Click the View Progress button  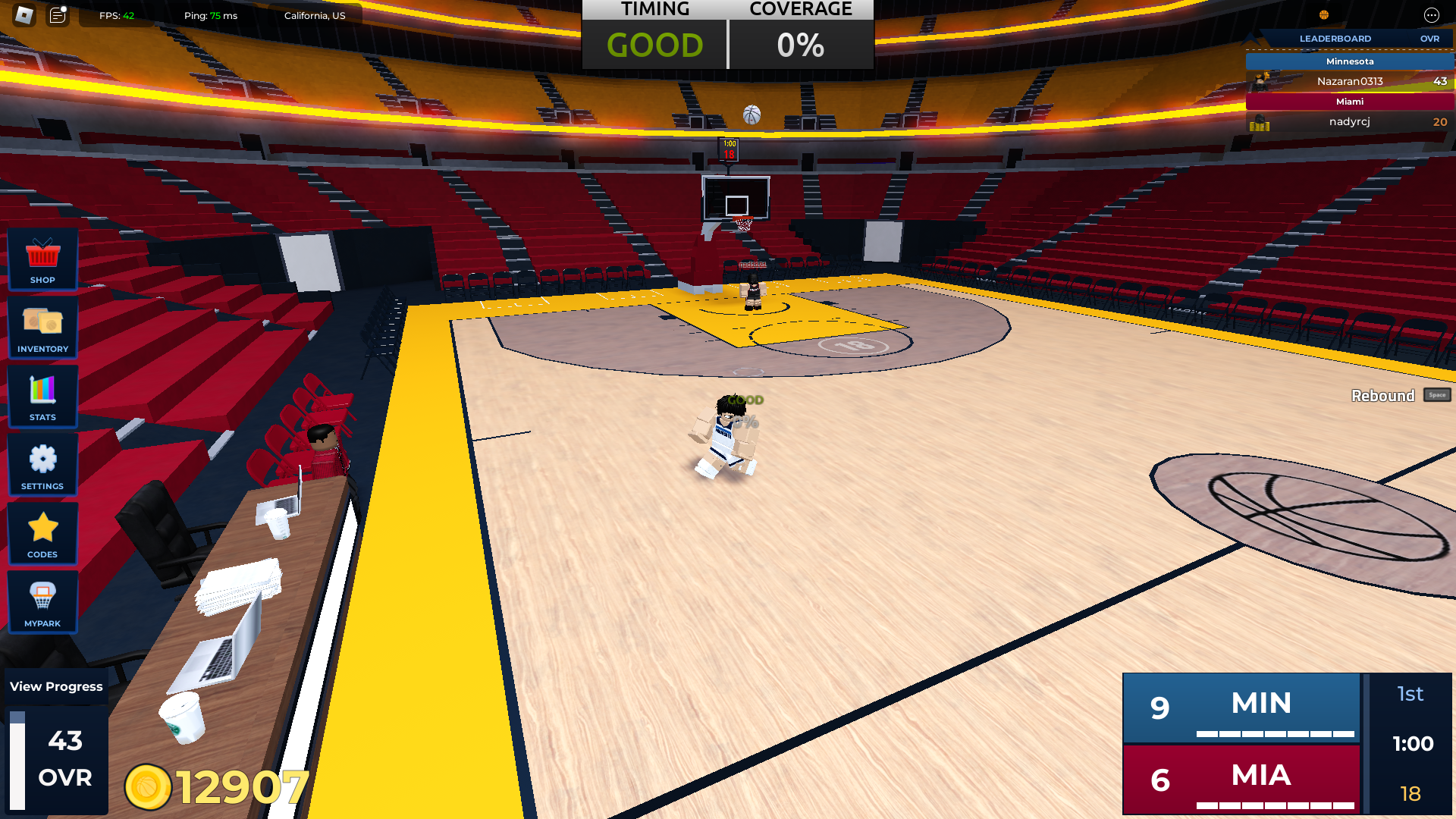tap(56, 686)
